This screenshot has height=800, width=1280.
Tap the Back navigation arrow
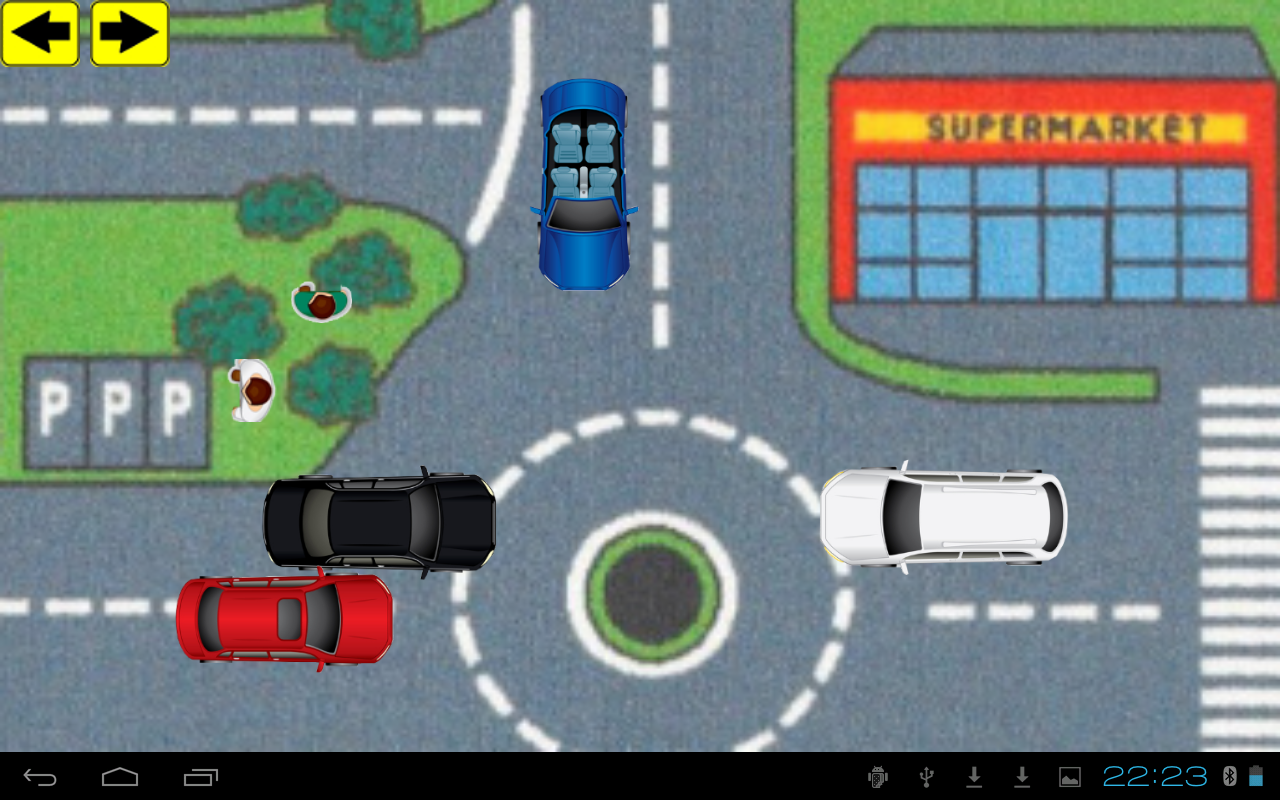pyautogui.click(x=38, y=777)
